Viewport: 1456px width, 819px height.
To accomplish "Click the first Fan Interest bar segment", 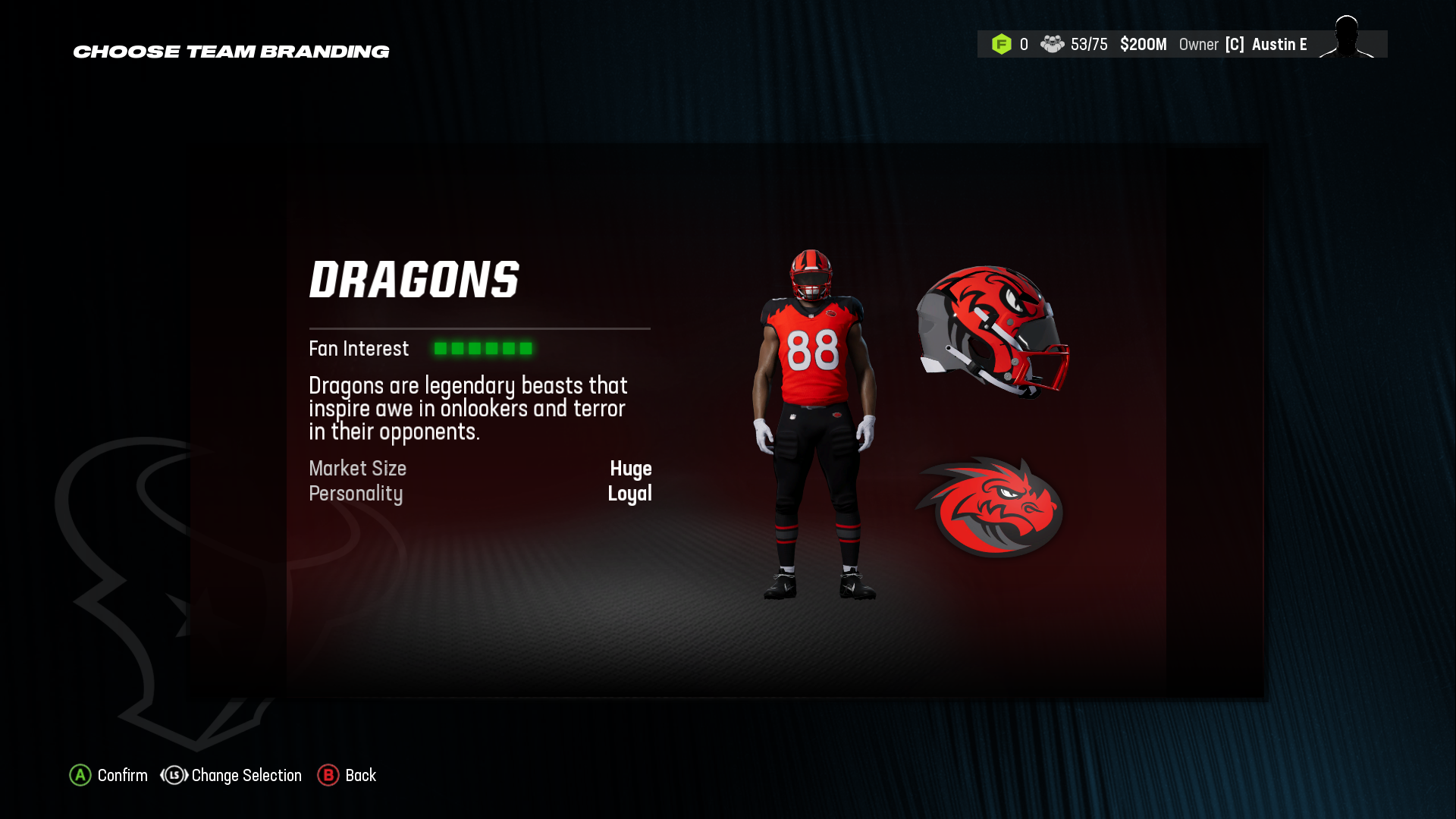I will [x=441, y=348].
